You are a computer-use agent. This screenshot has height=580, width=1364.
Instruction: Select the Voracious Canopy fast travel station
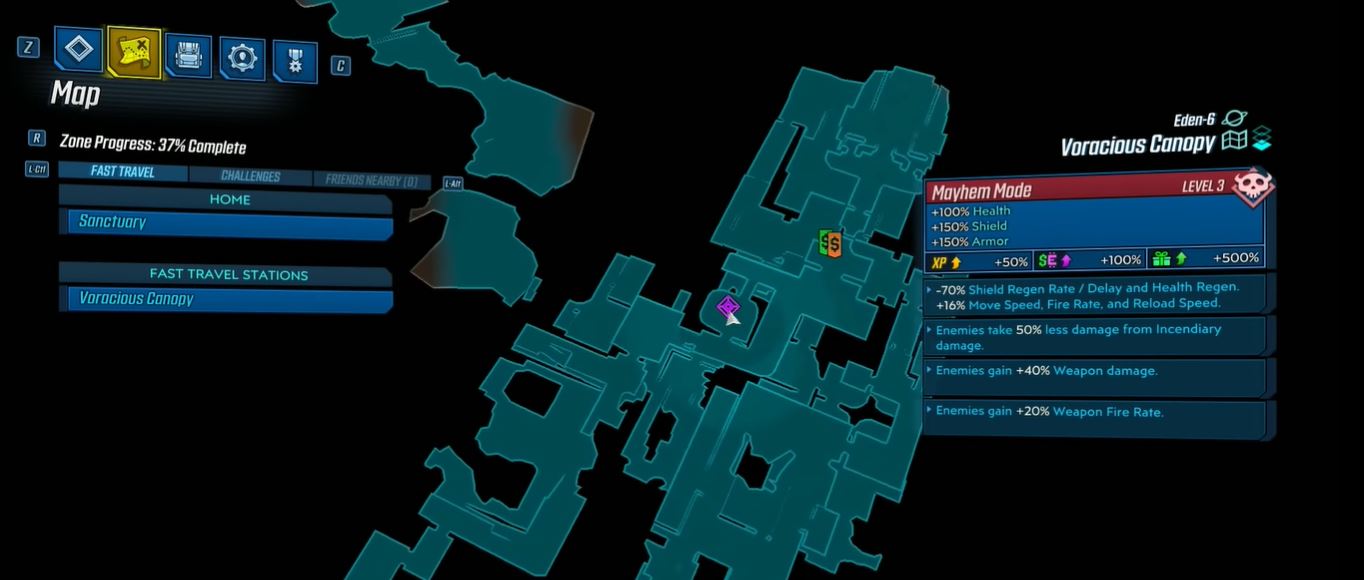[228, 299]
